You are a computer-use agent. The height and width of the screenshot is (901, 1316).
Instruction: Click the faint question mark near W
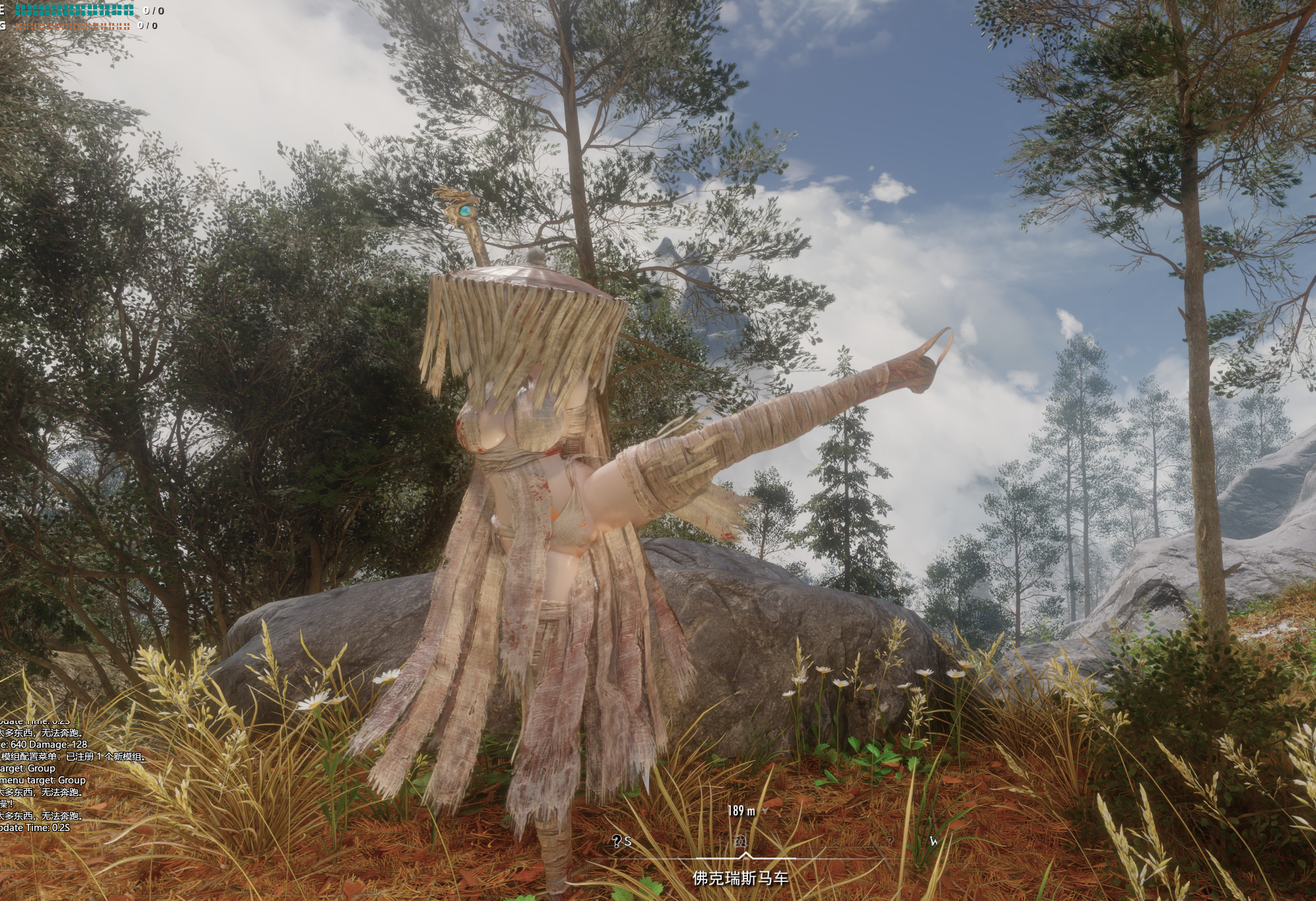coord(889,841)
